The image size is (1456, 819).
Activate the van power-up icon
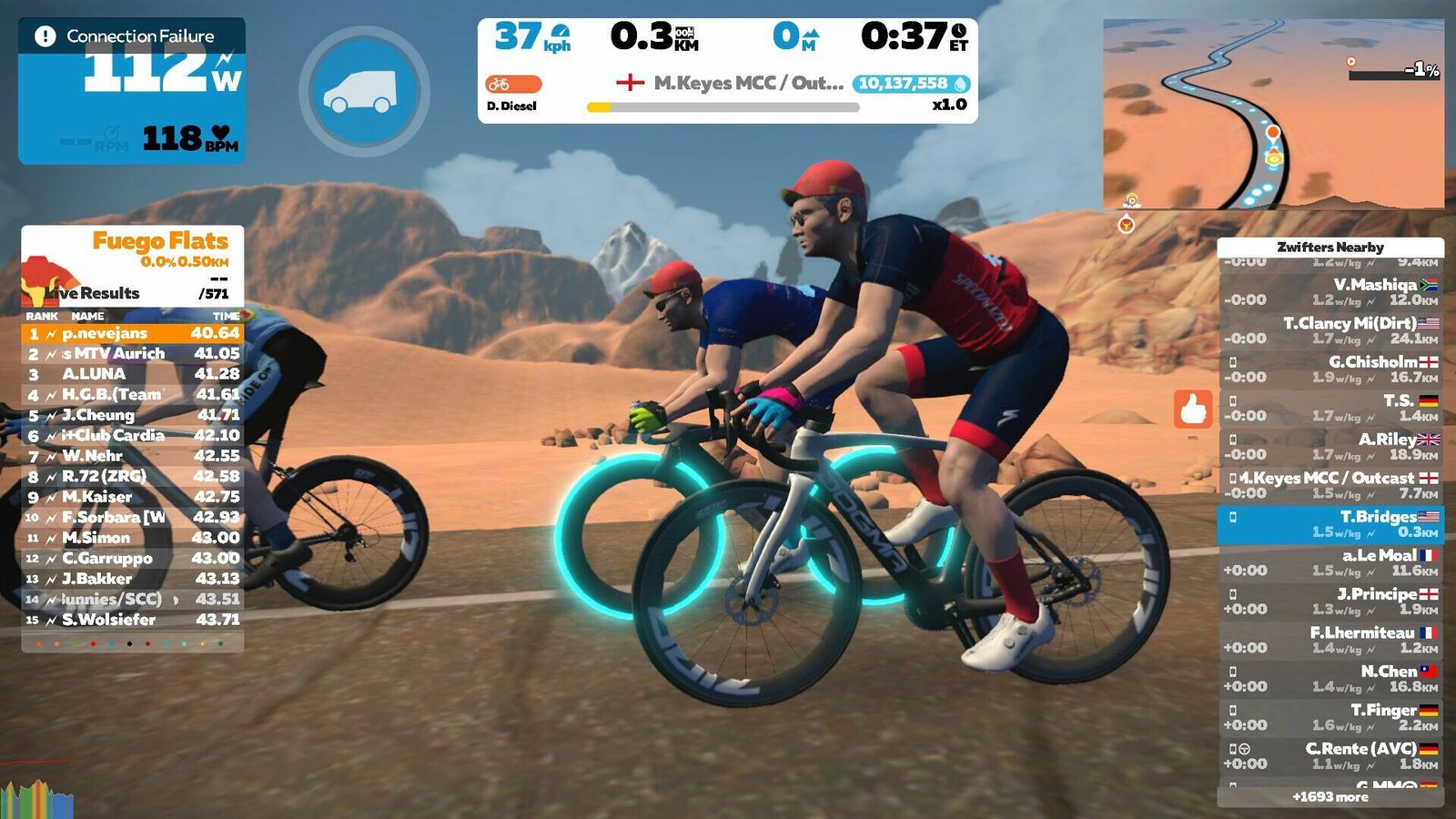click(364, 91)
